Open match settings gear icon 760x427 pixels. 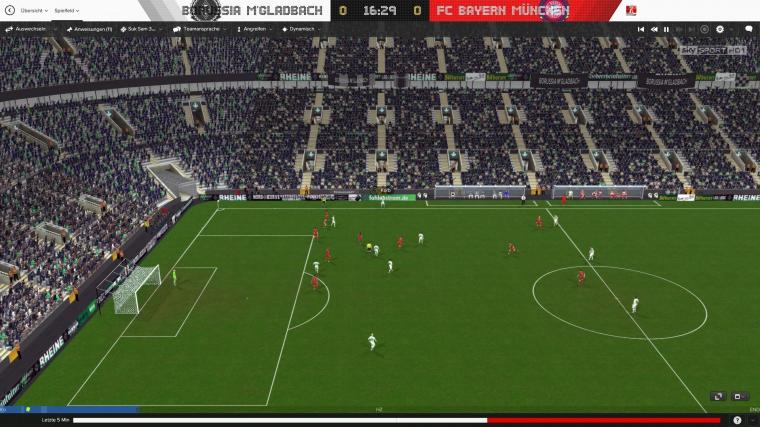click(718, 29)
